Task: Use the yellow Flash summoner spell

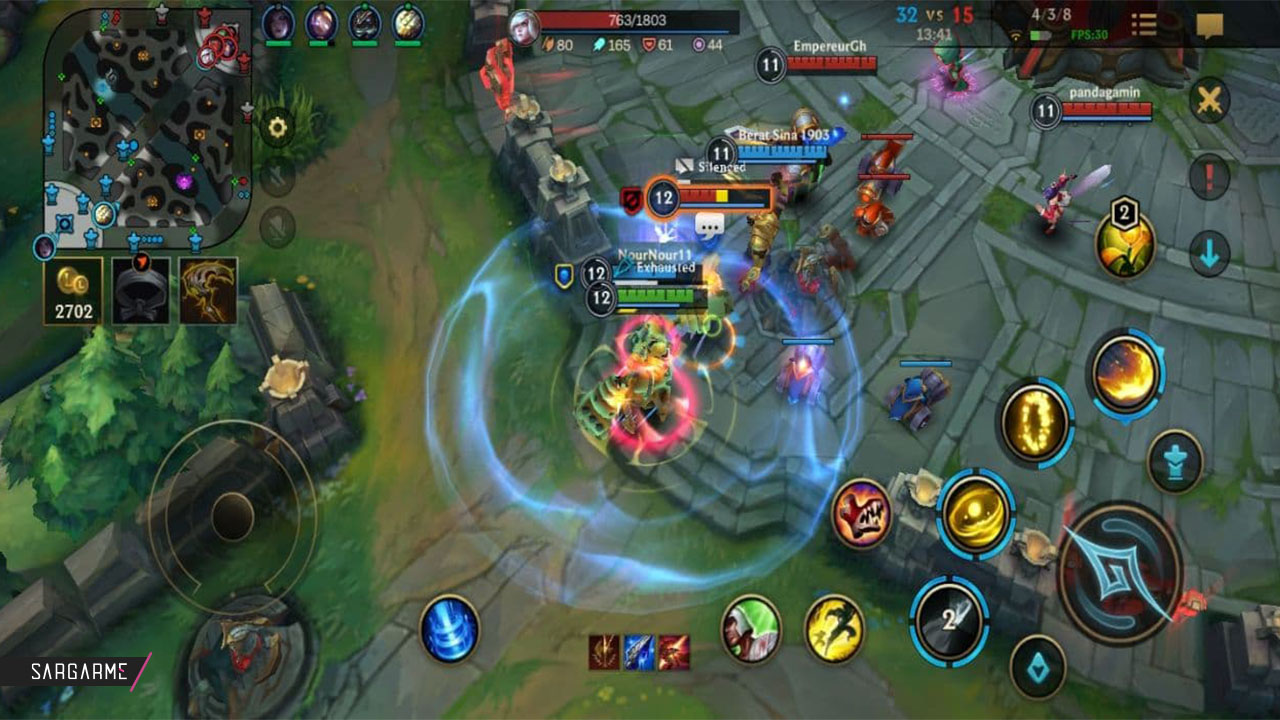Action: 835,627
